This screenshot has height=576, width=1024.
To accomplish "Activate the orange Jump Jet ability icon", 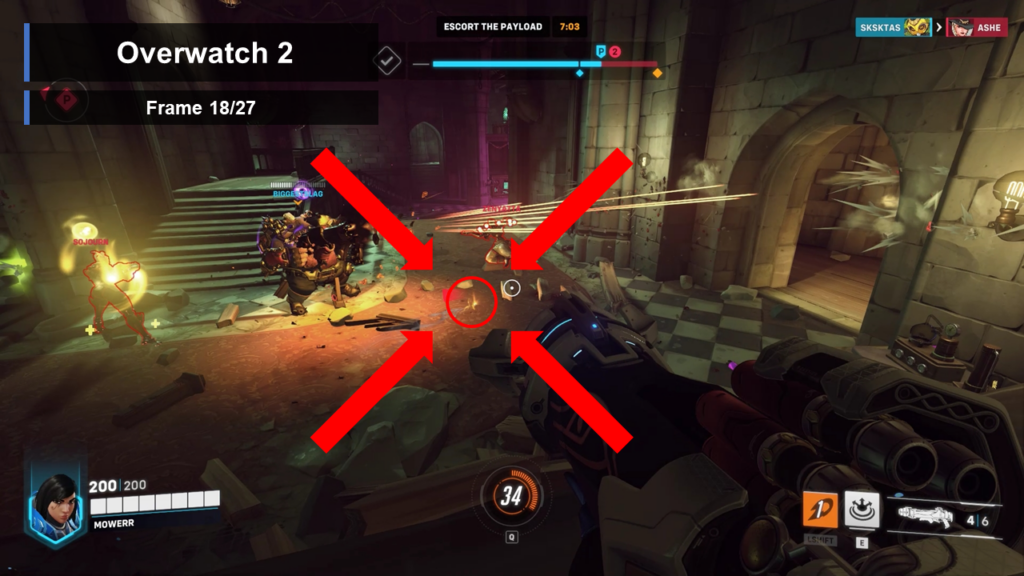I will tap(821, 509).
